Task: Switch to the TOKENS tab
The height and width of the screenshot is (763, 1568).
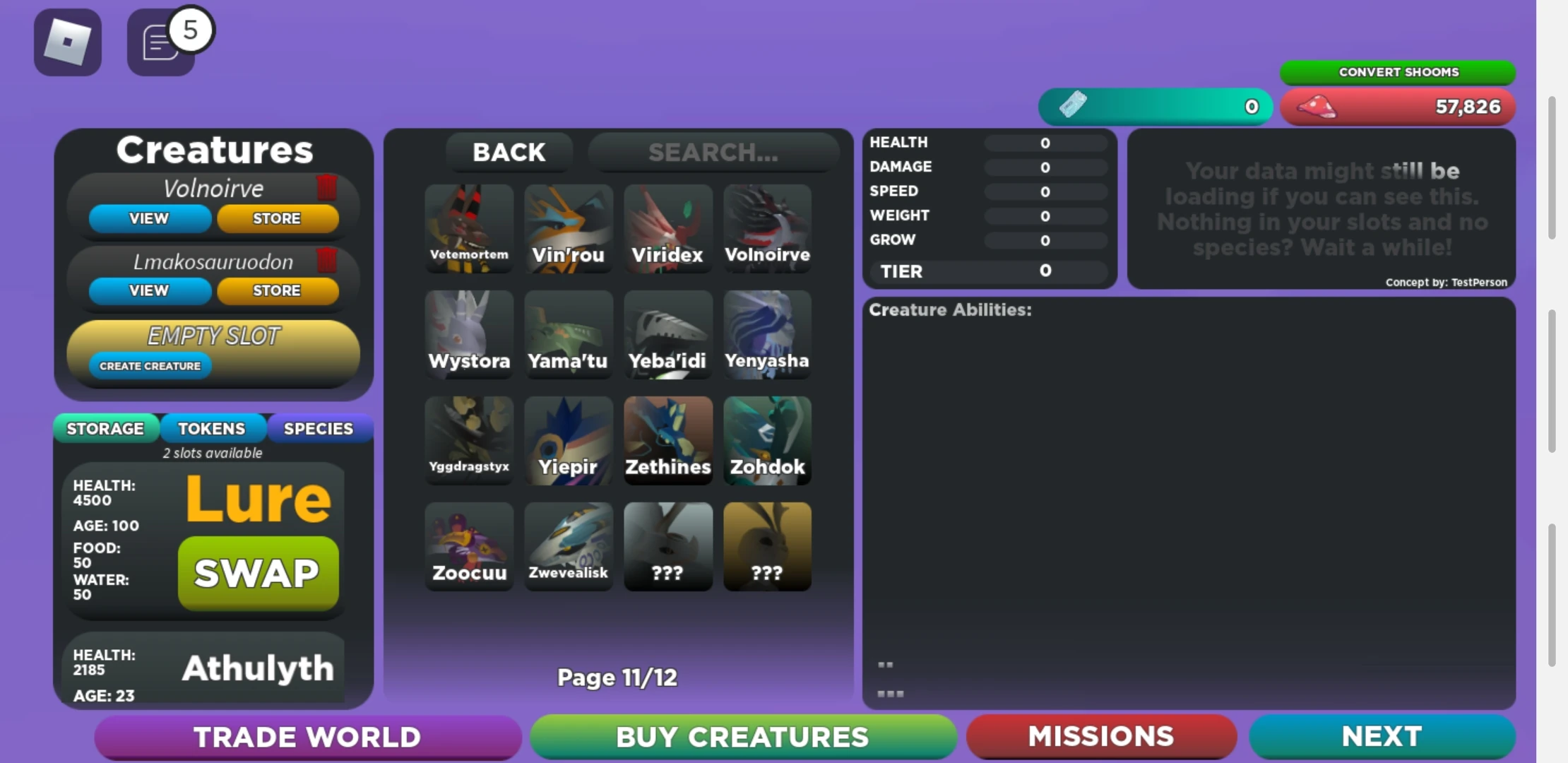Action: (x=213, y=428)
